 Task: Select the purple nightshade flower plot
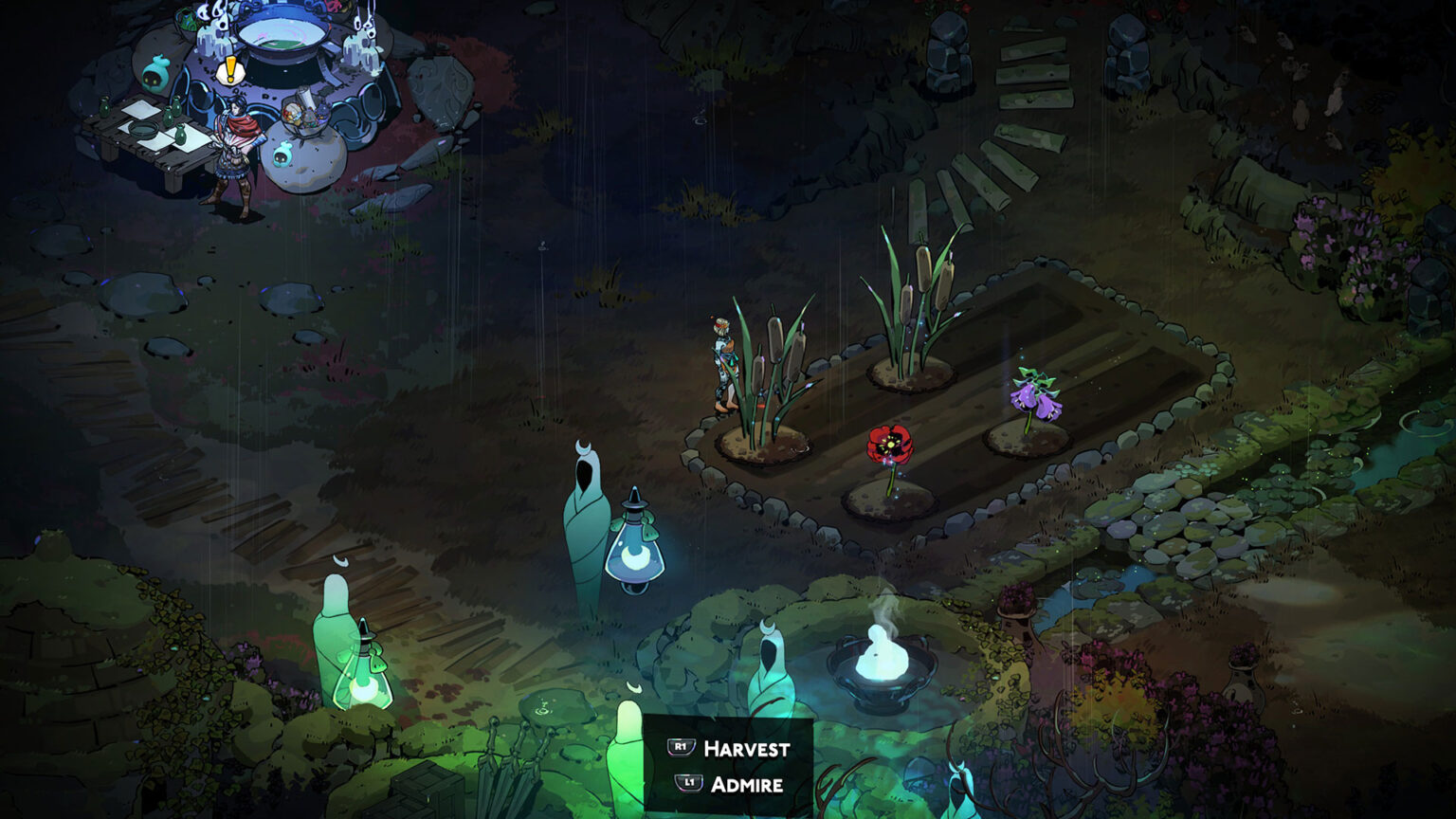tap(1033, 398)
